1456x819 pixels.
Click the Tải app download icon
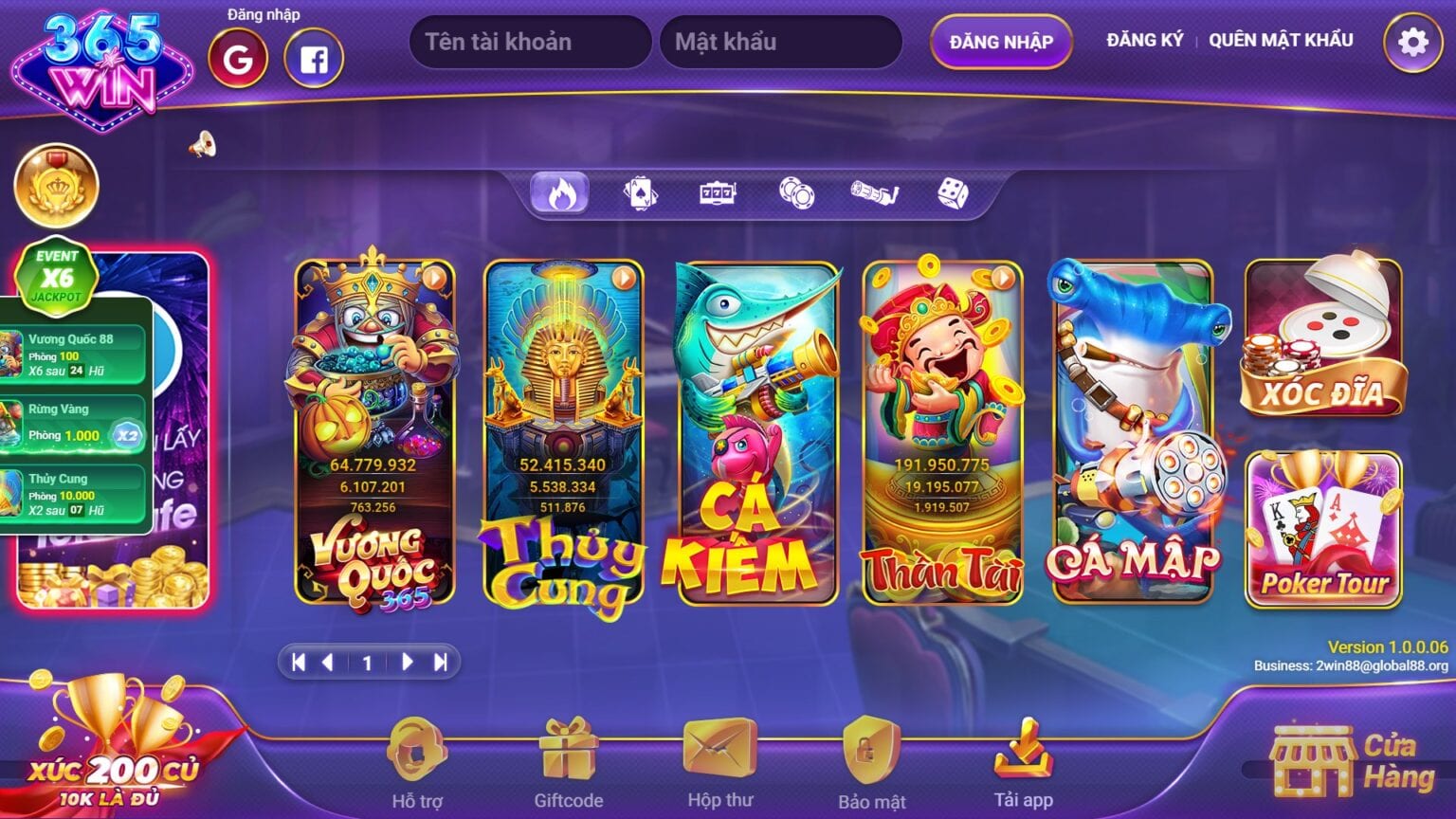[1024, 758]
